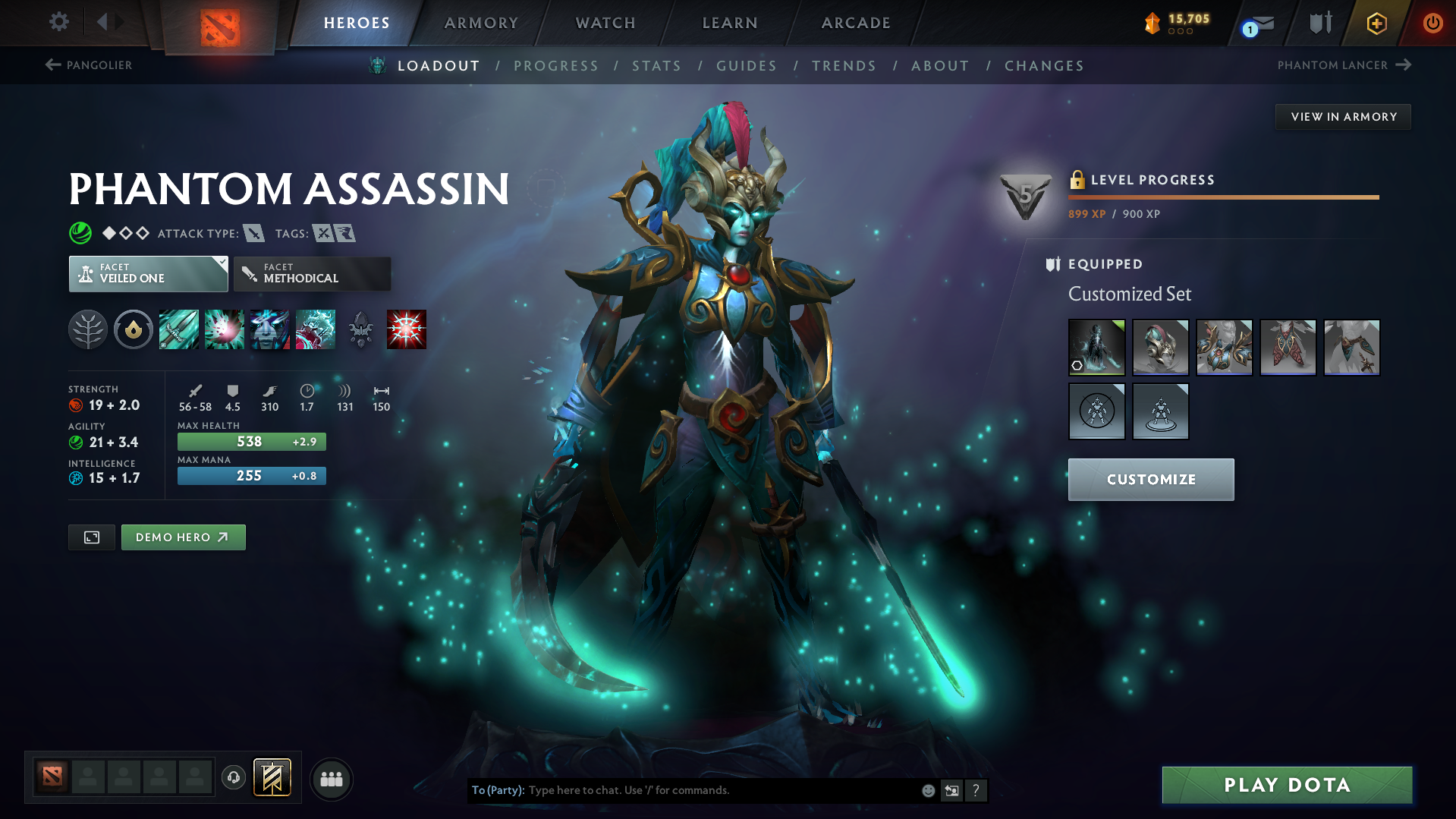
Task: Choose the Veiled One facet
Action: click(148, 273)
